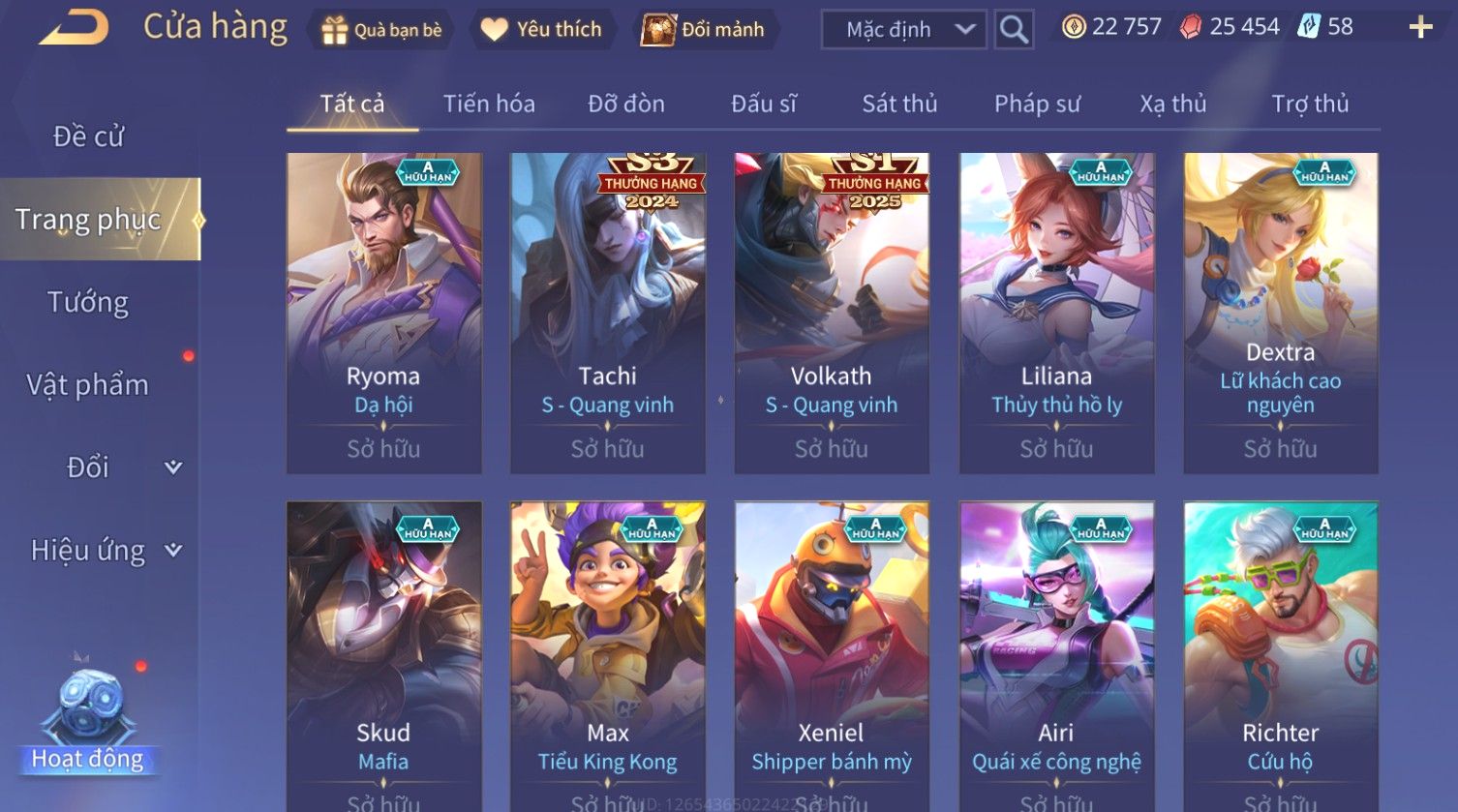Screen dimensions: 1458x812
Task: Open the Trợ thủ tab
Action: pos(1310,104)
